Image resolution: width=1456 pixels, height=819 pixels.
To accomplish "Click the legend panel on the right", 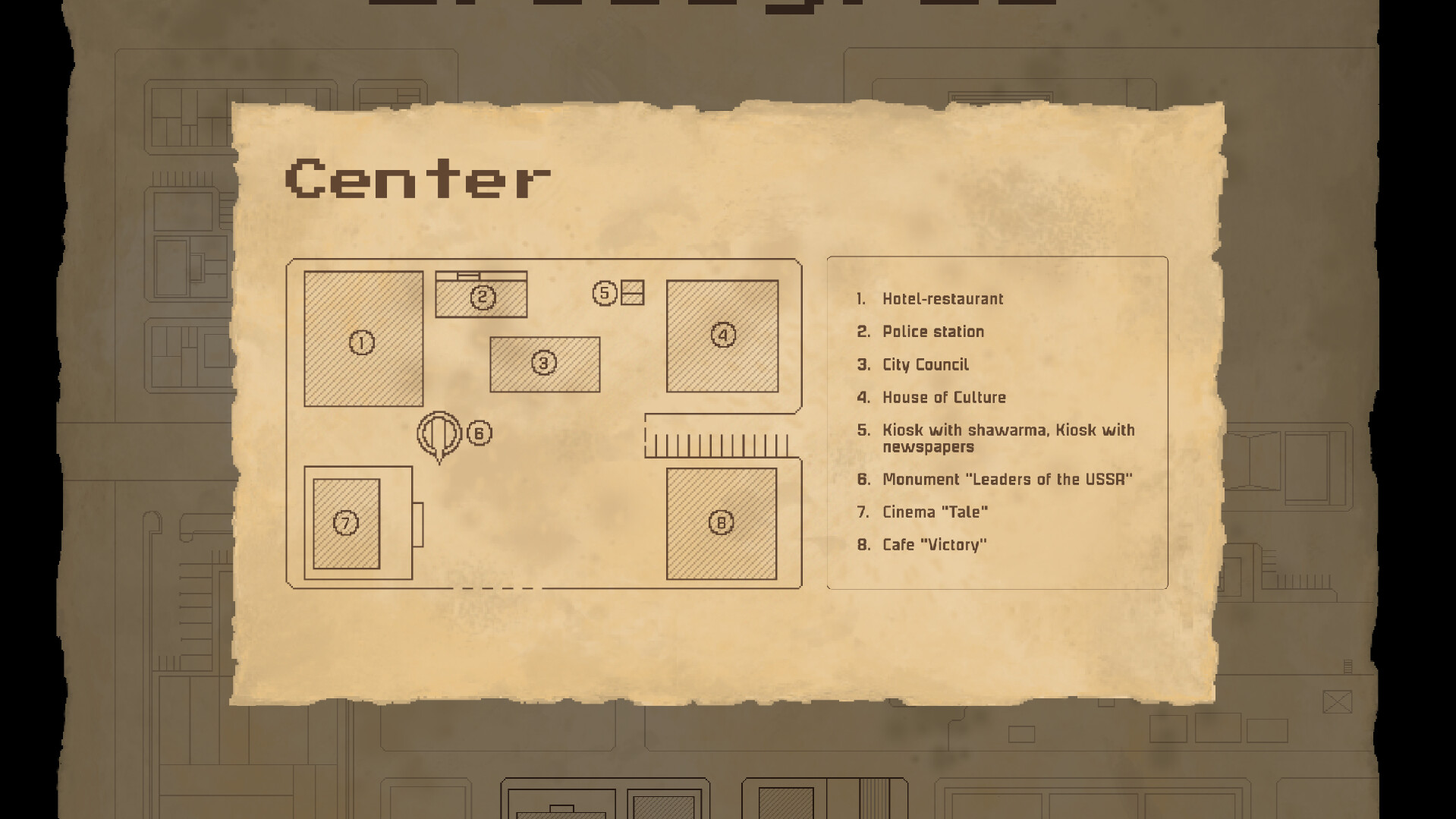I will (996, 422).
